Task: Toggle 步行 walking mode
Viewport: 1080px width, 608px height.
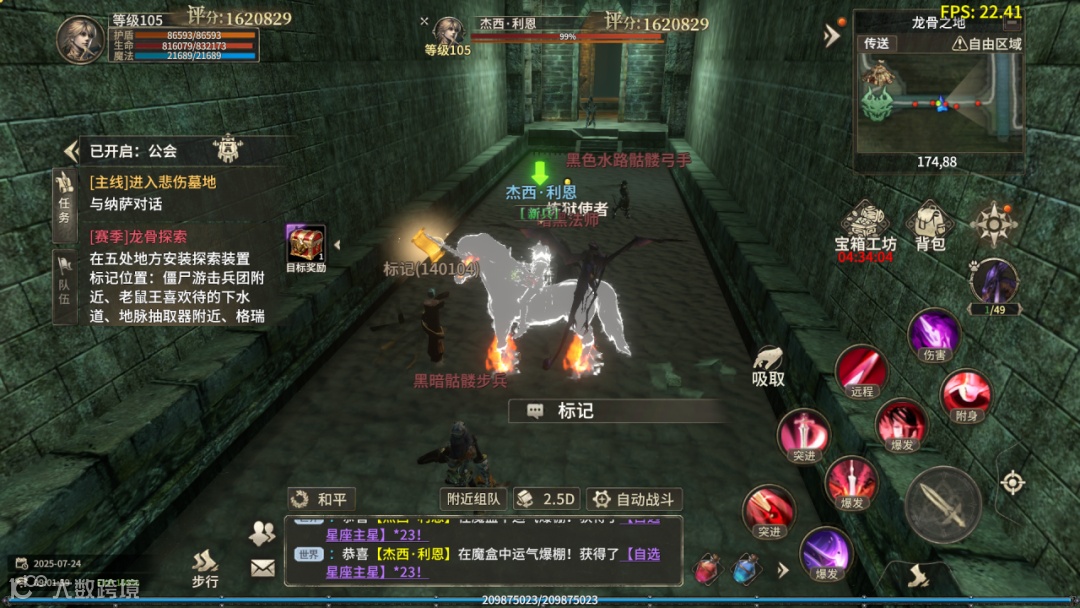Action: tap(205, 569)
